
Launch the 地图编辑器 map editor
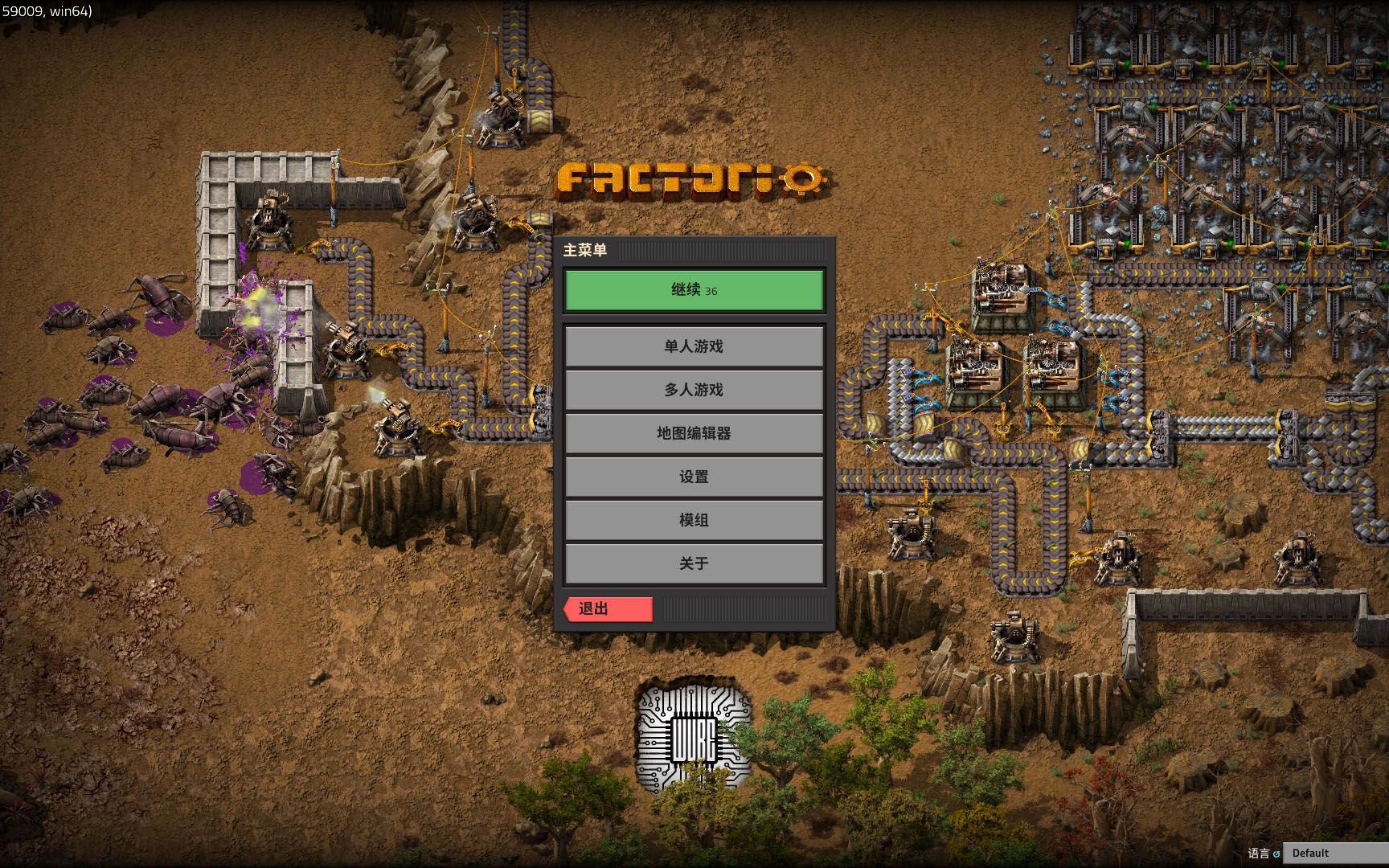pos(694,433)
